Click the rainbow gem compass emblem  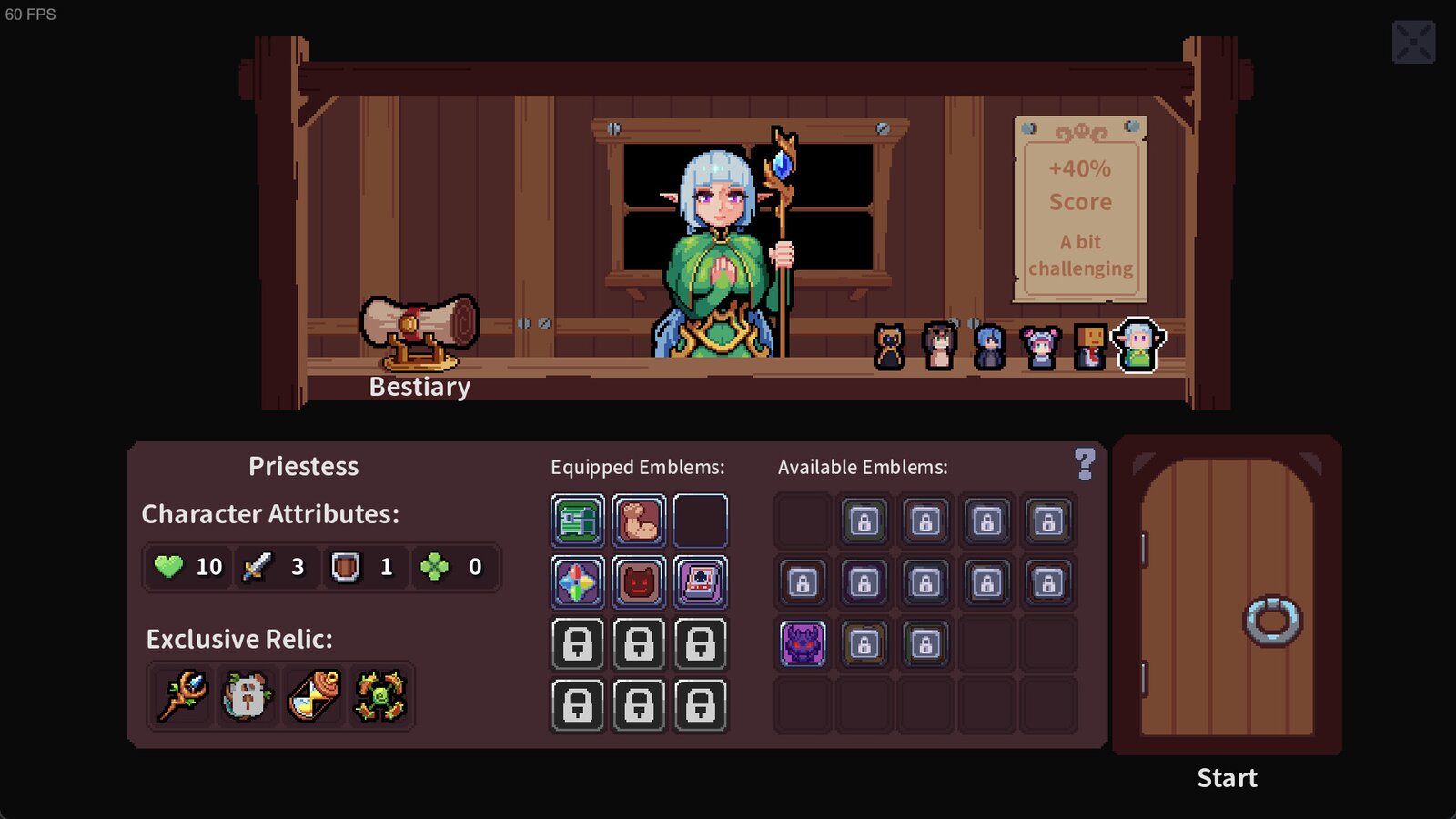(x=578, y=581)
